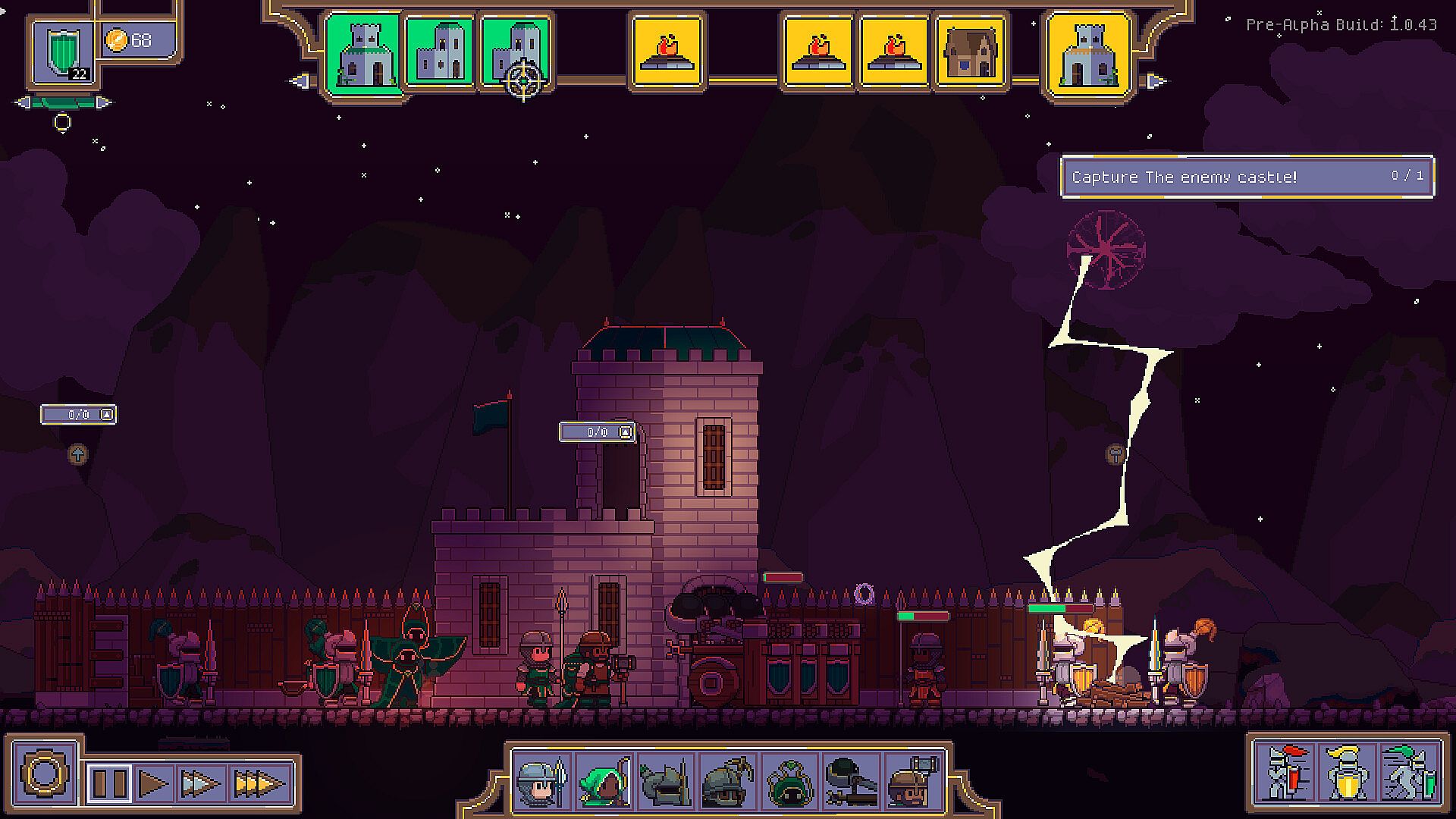Choose the green-cloaked mage unit
1456x819 pixels.
(789, 782)
